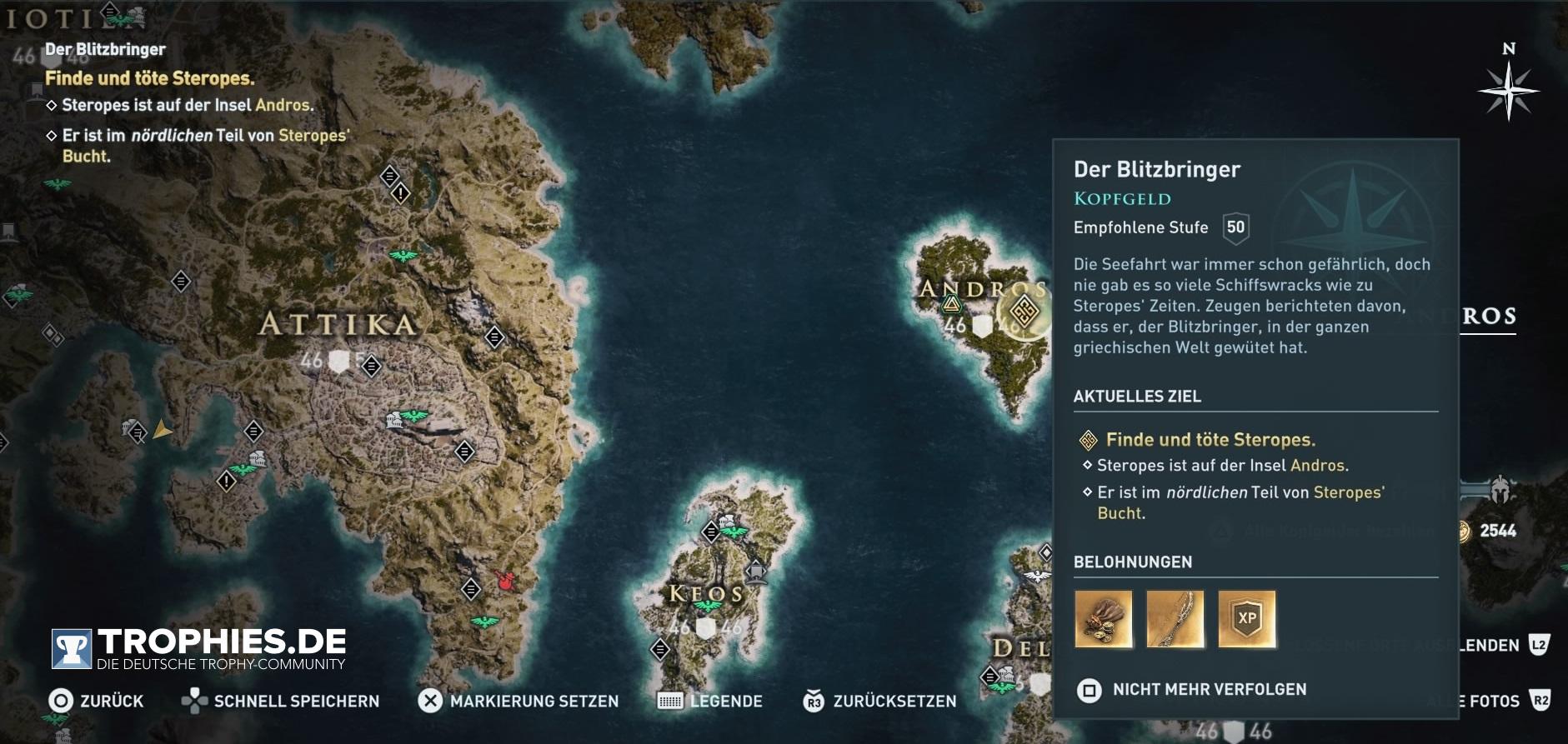Inspect the drachmae pouch reward icon

(x=1103, y=619)
